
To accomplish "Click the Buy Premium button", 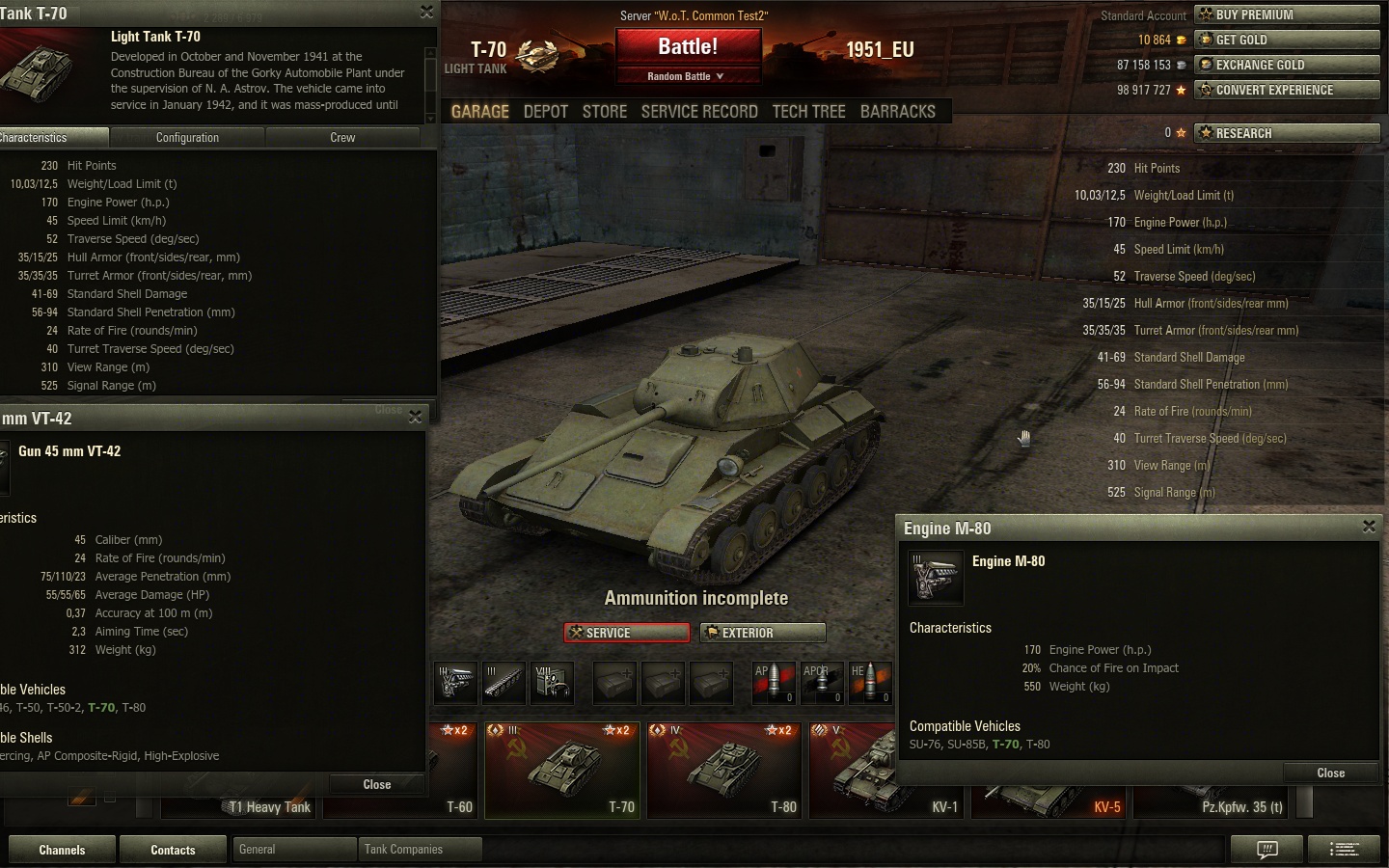I will [x=1287, y=14].
